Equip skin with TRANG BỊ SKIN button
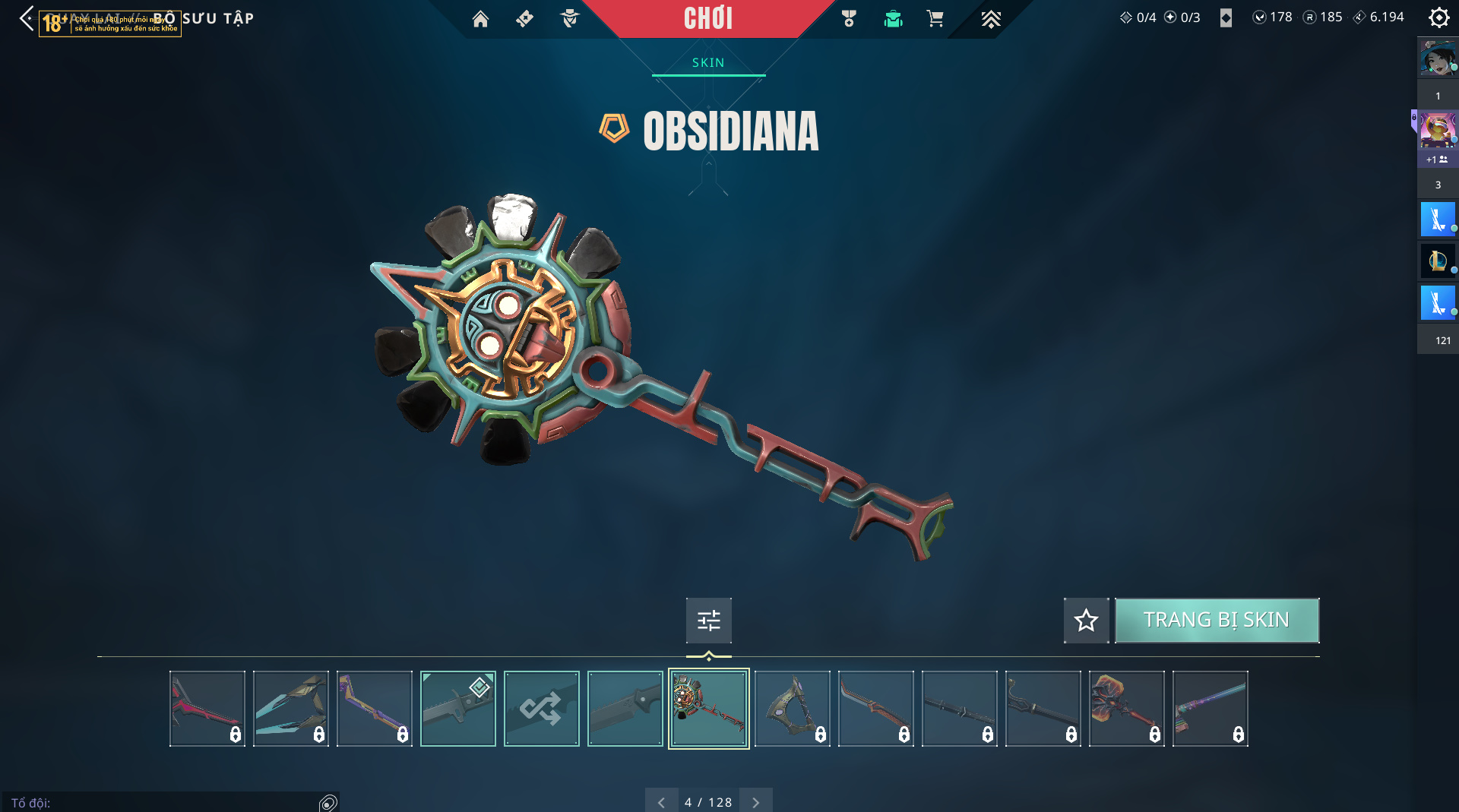Screen dimensions: 1459x812 click(1216, 620)
